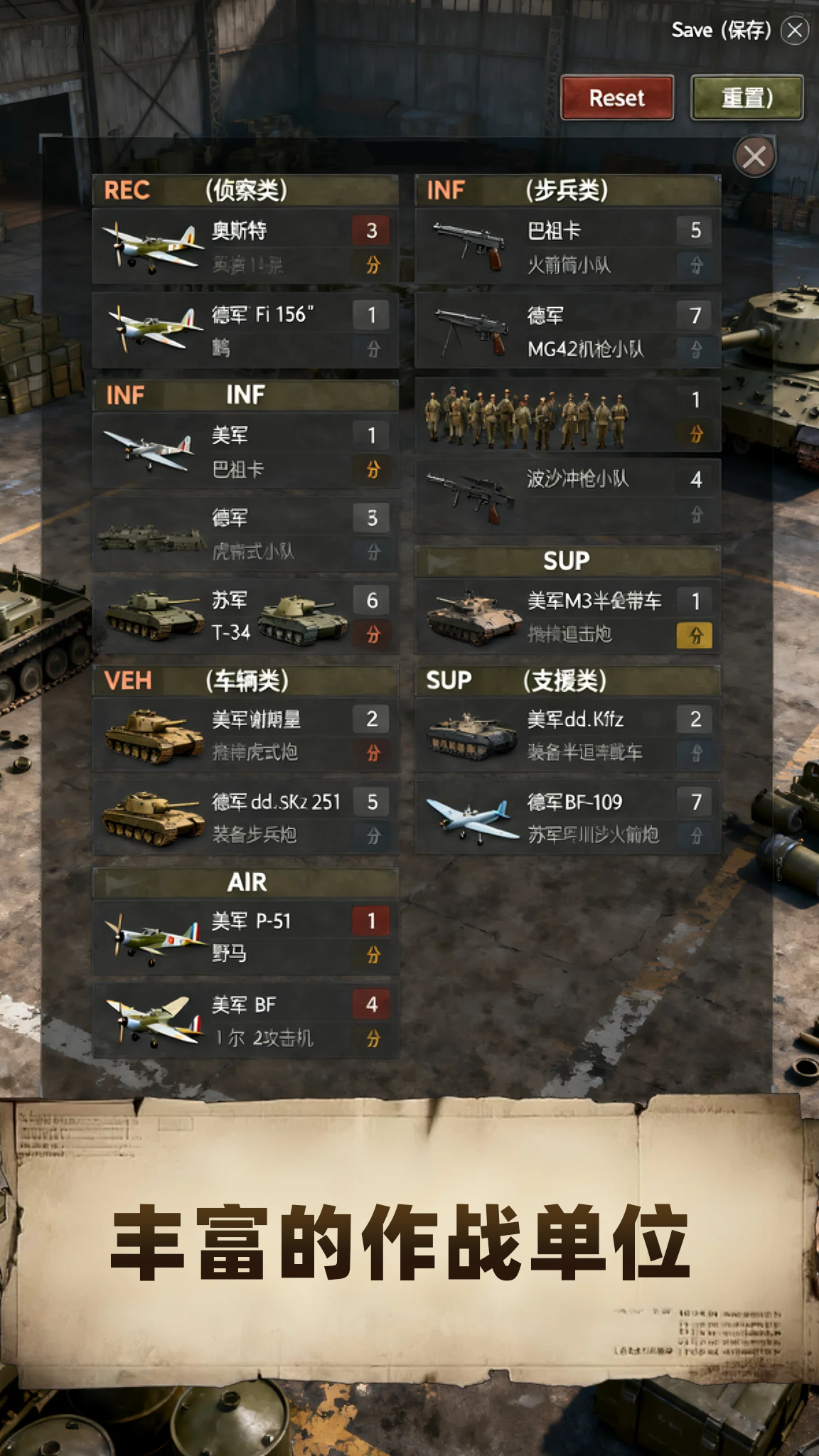Viewport: 819px width, 1456px height.
Task: Select the infantry squad group row
Action: (x=567, y=416)
